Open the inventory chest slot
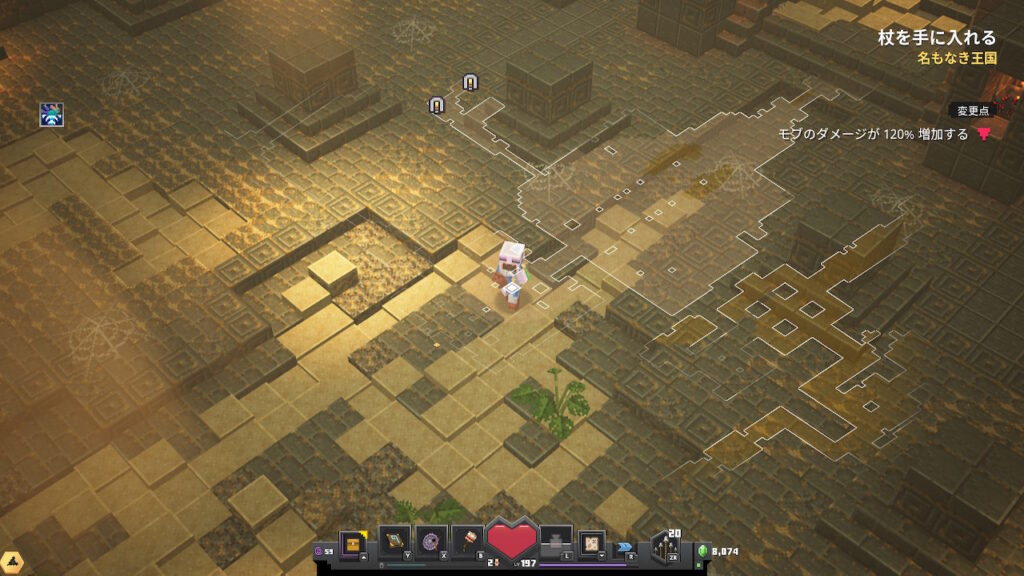Screen dimensions: 1024x576 point(354,541)
